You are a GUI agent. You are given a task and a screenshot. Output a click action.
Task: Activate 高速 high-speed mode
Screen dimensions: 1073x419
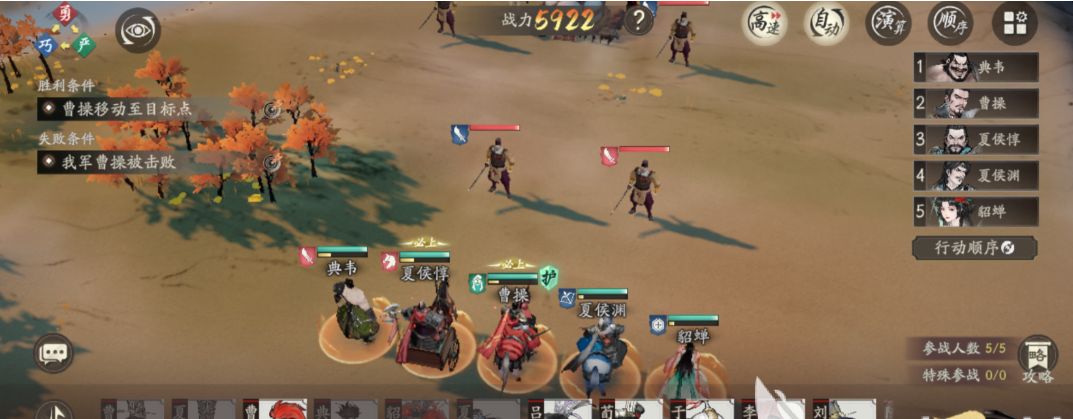pyautogui.click(x=764, y=23)
